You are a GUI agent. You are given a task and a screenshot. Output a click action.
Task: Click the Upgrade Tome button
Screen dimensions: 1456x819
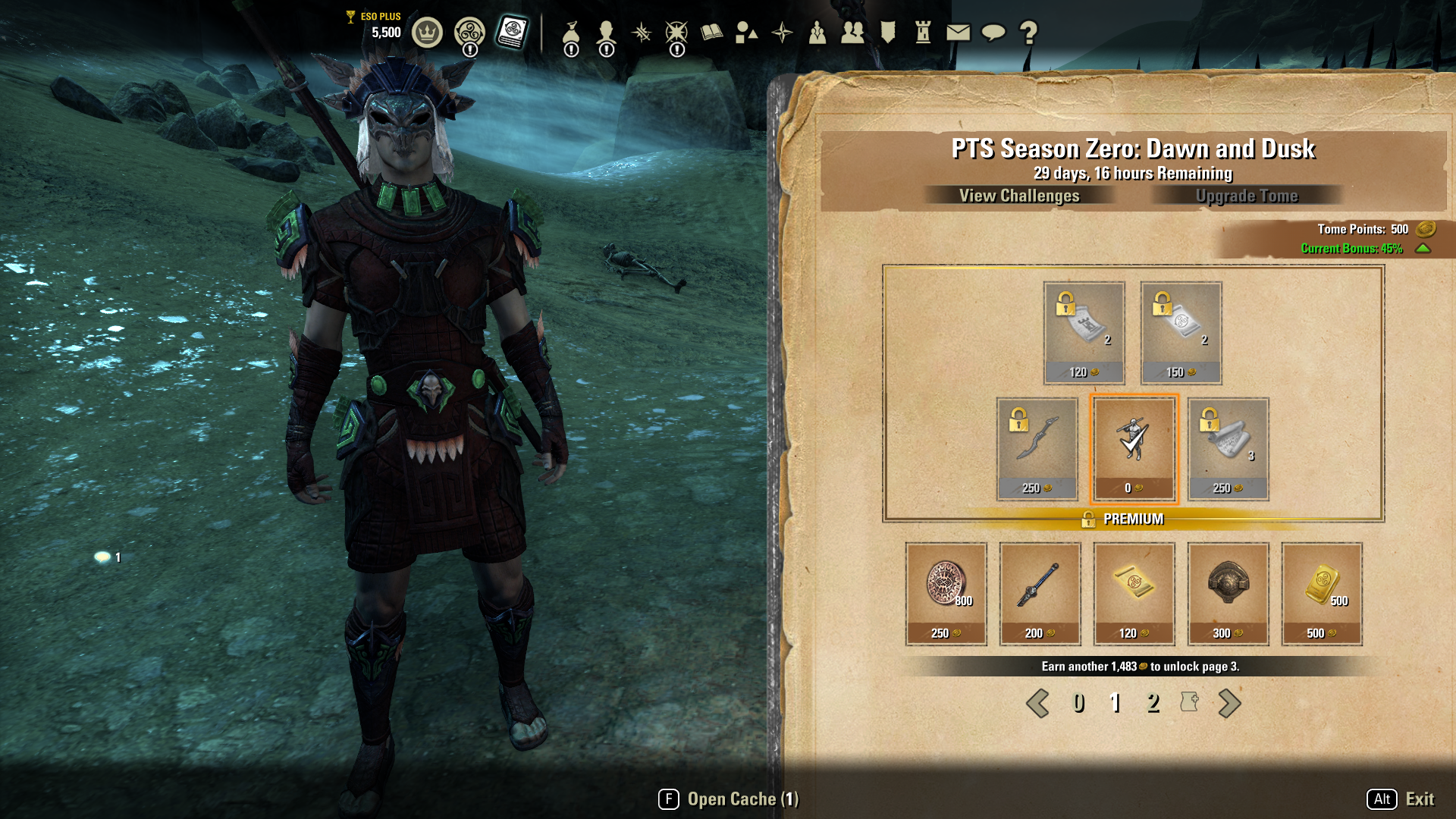(x=1247, y=196)
